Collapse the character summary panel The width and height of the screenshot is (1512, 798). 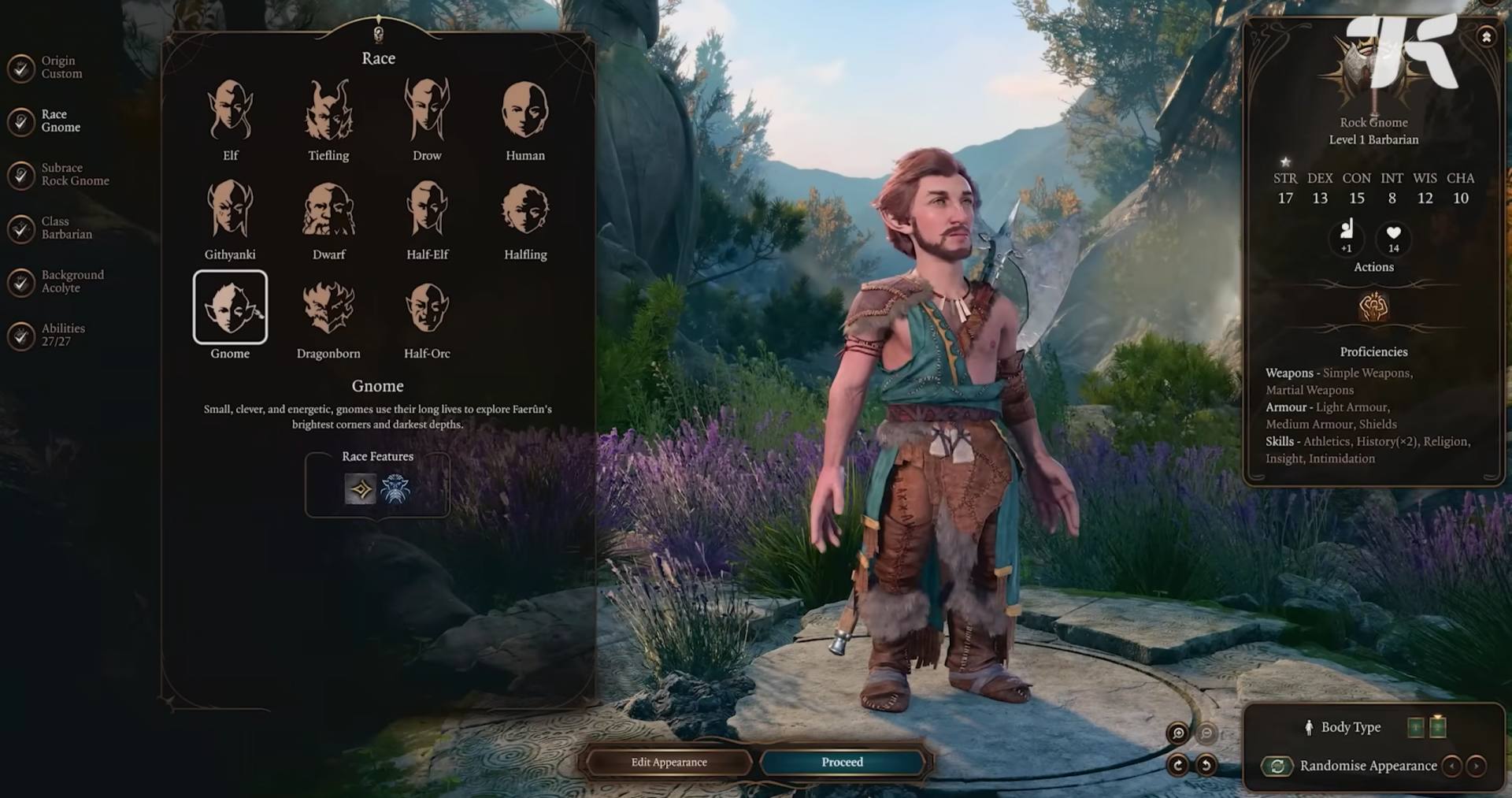point(1486,37)
